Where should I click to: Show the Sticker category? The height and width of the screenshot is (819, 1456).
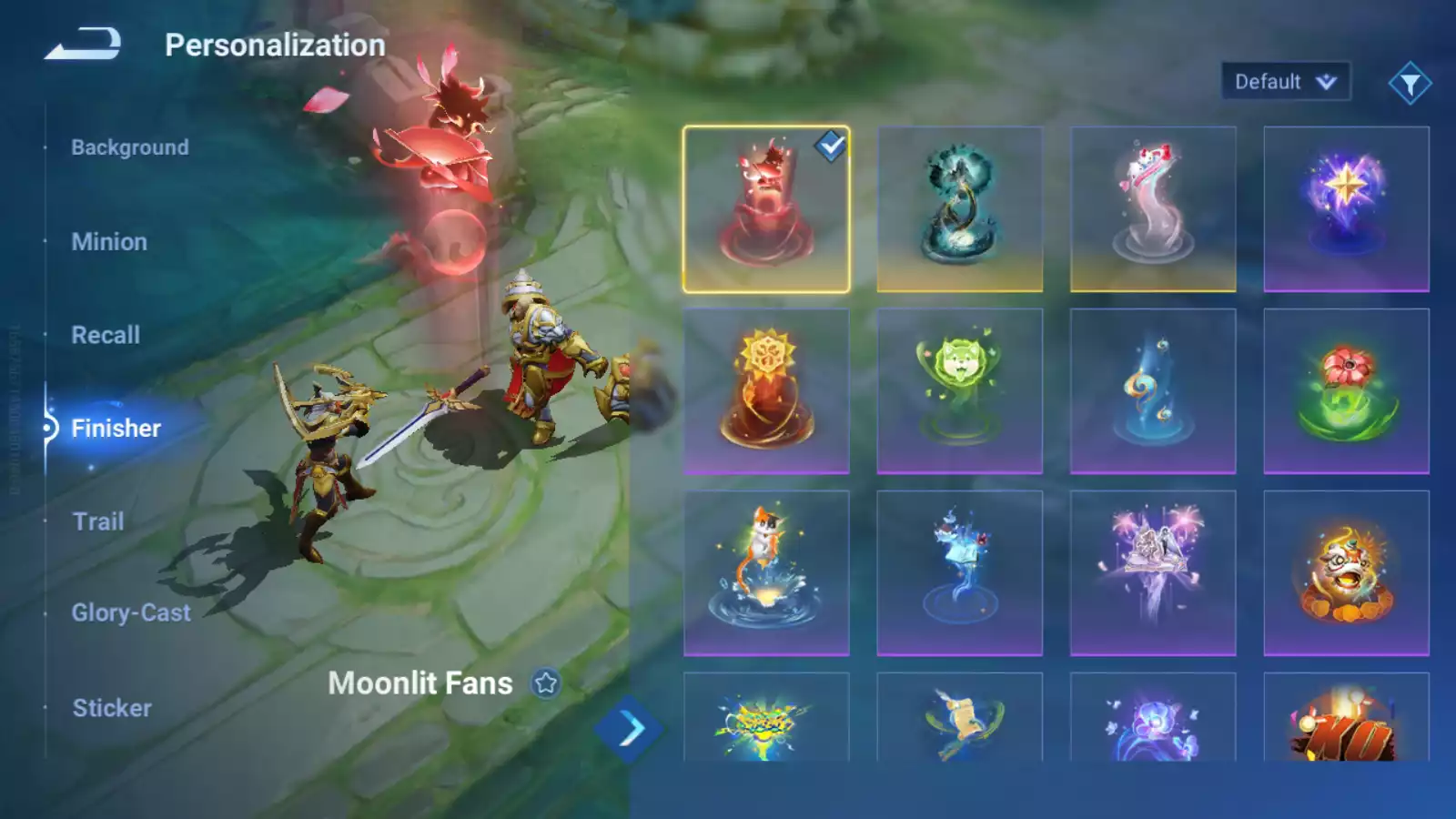[112, 708]
